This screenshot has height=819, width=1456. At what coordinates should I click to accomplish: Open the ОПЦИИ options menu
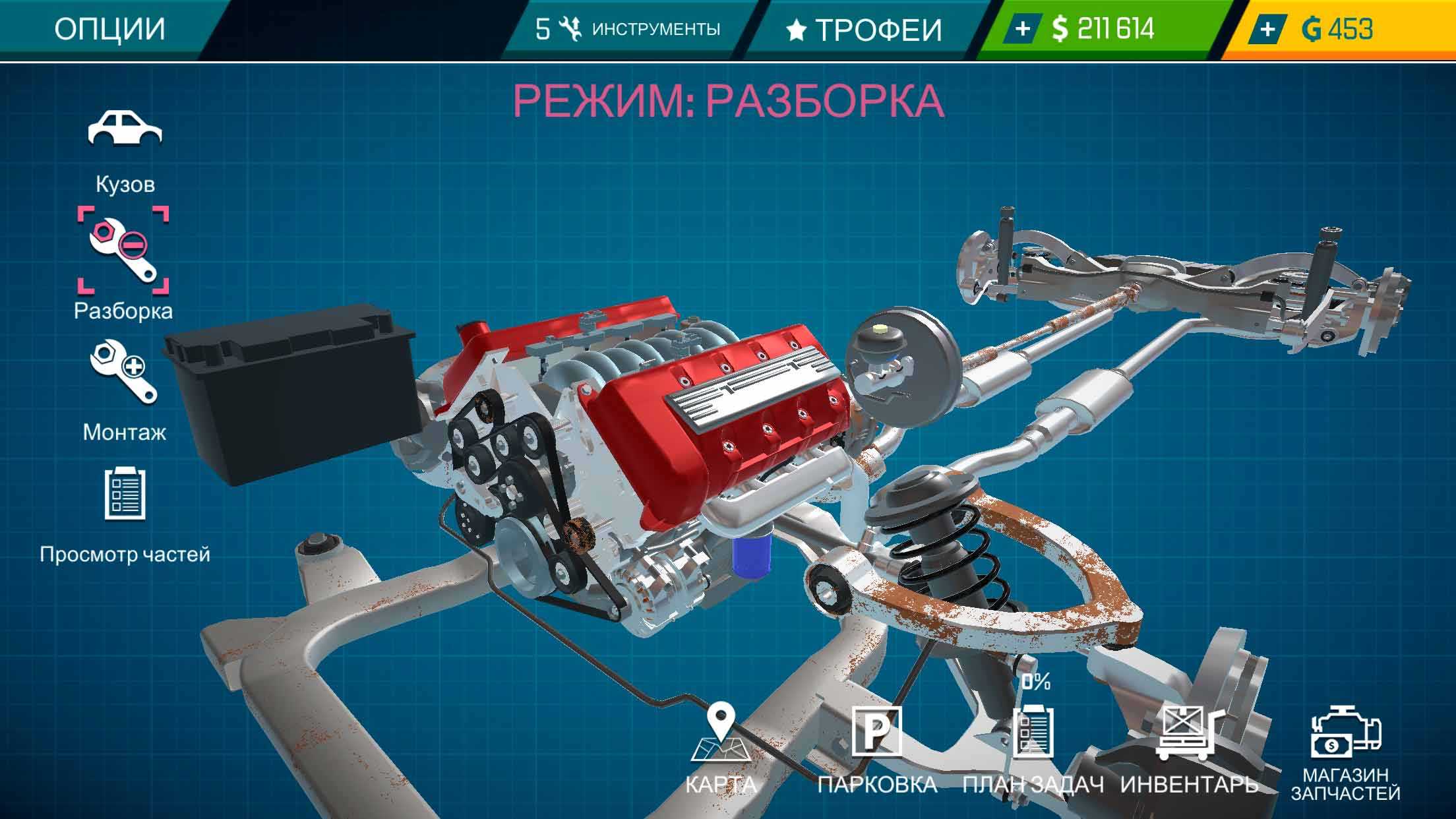coord(109,30)
